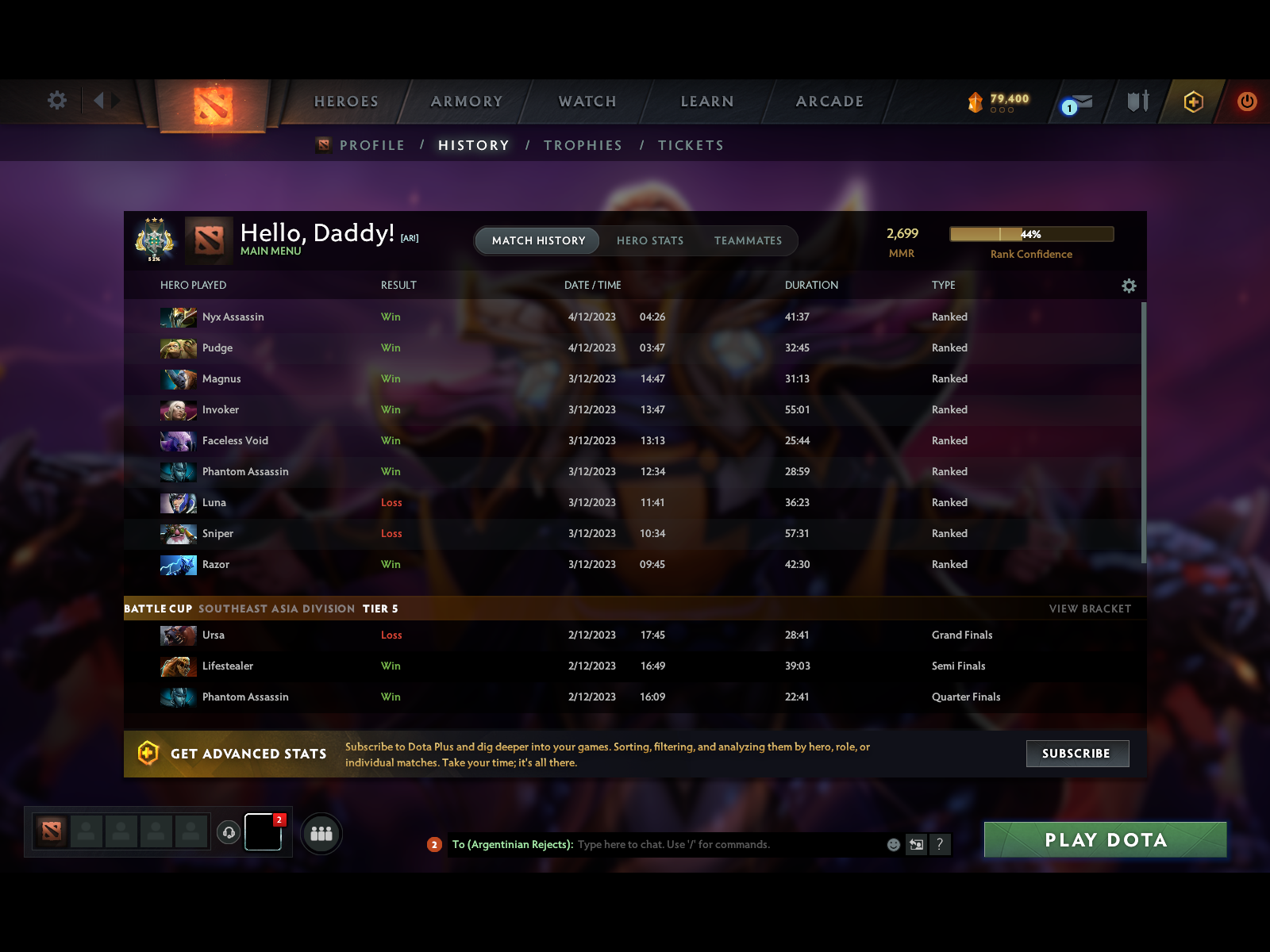
Task: Toggle voice chat with the headset icon
Action: coord(230,831)
